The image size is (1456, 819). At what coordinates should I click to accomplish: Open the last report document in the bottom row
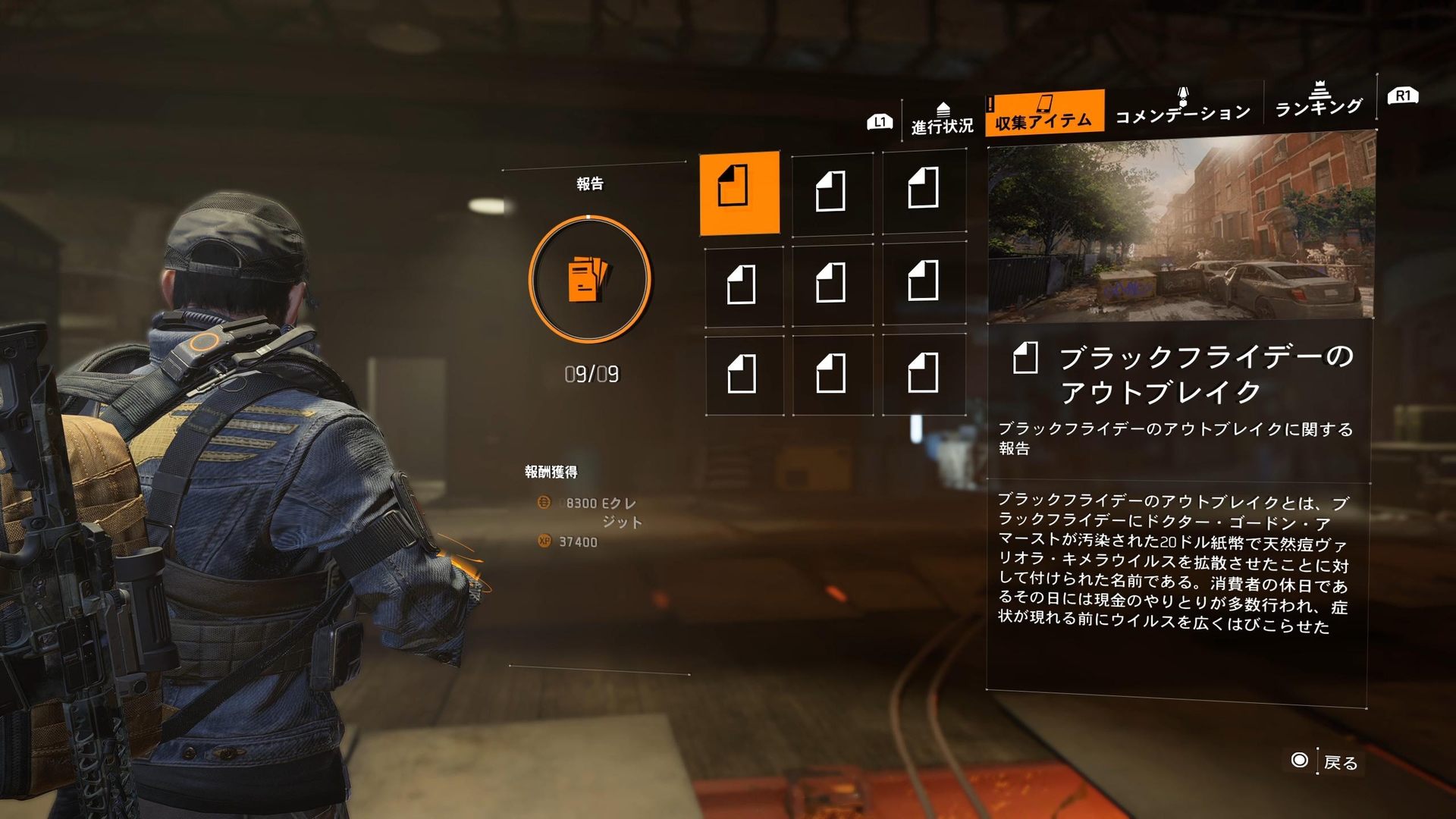[924, 375]
